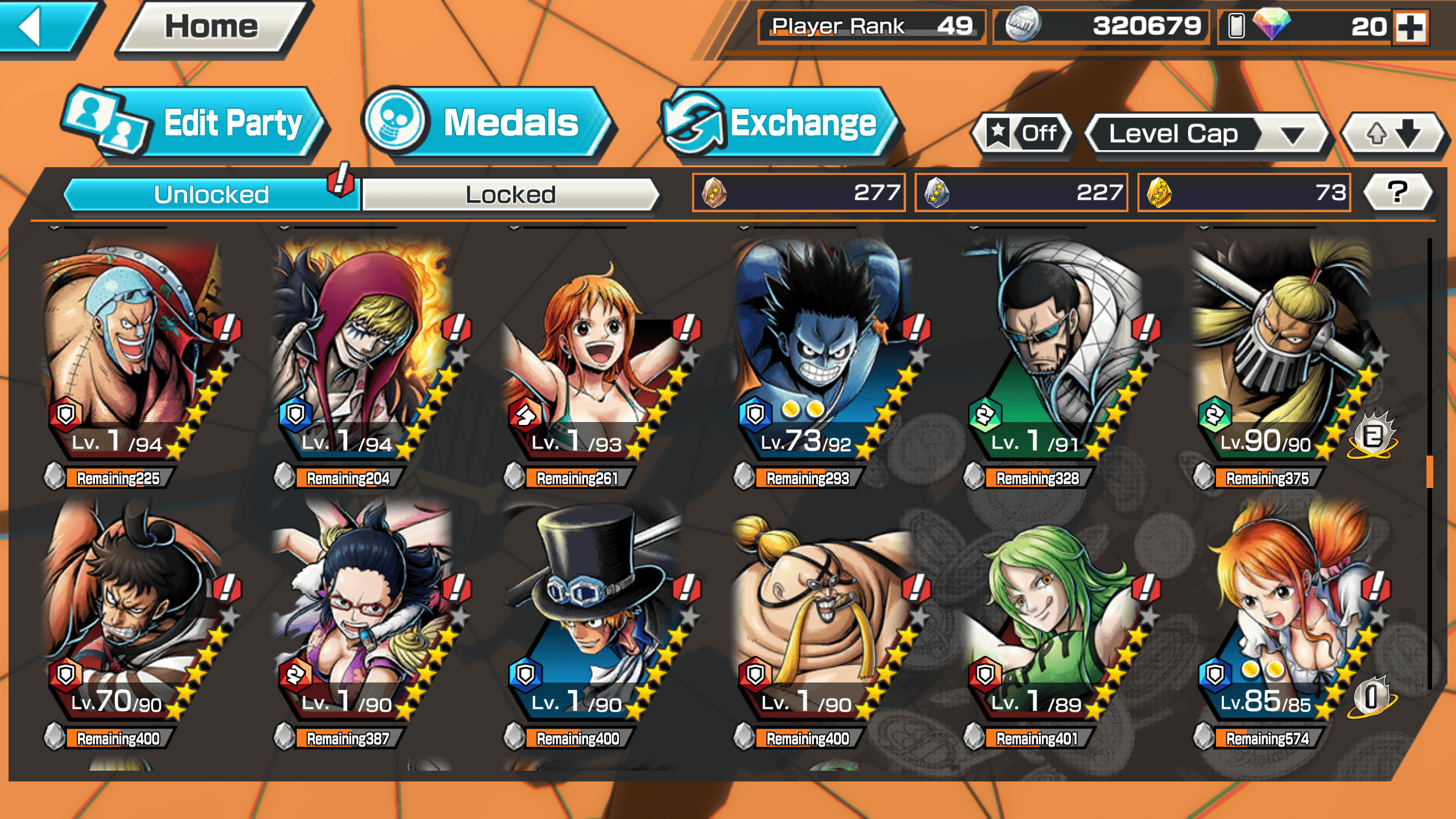Viewport: 1456px width, 819px height.
Task: Open the question mark help button
Action: pyautogui.click(x=1397, y=192)
